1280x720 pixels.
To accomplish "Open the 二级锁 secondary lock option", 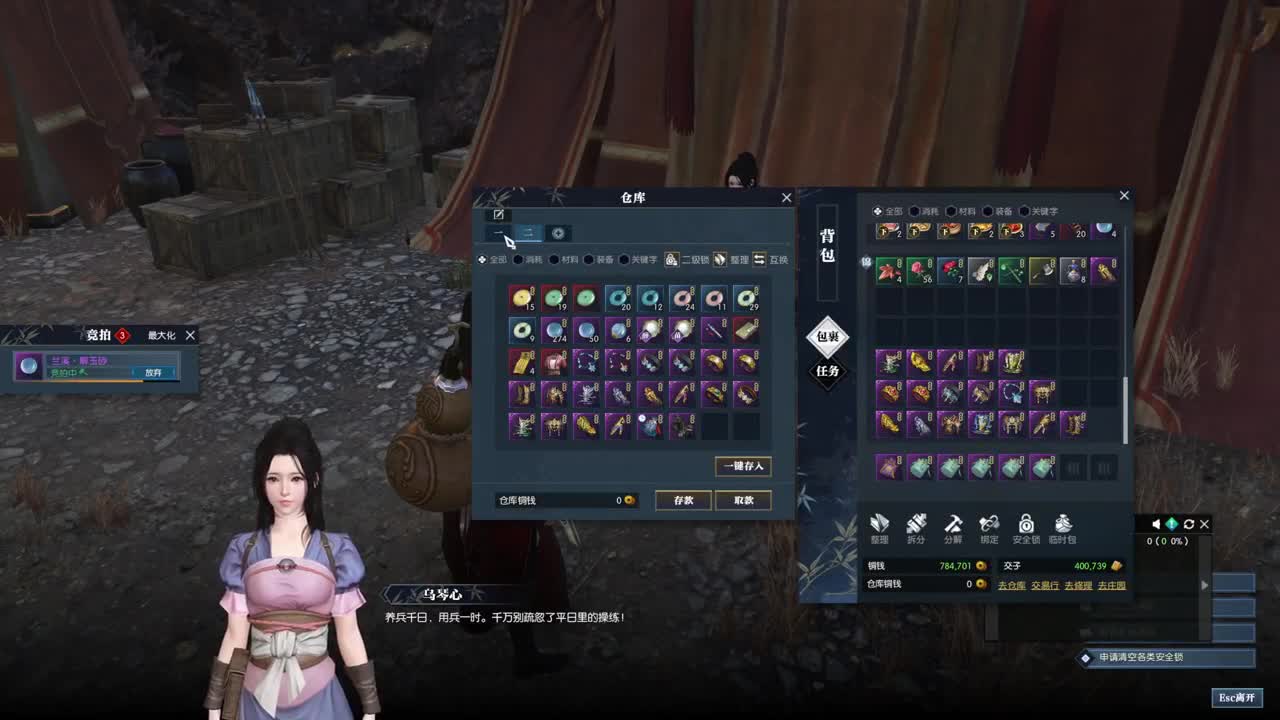I will point(686,260).
